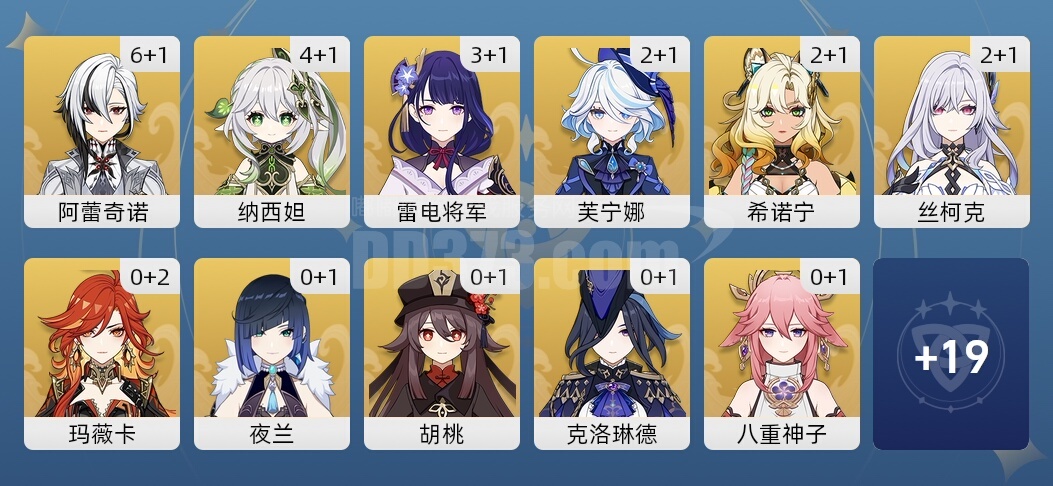Choose the 玛薇卡 character card
Viewport: 1053px width, 486px height.
pyautogui.click(x=102, y=353)
